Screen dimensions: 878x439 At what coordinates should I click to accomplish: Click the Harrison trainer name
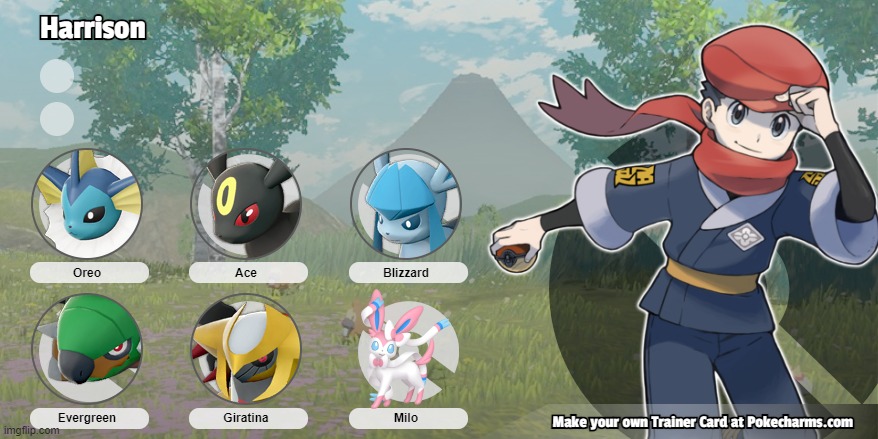point(93,30)
